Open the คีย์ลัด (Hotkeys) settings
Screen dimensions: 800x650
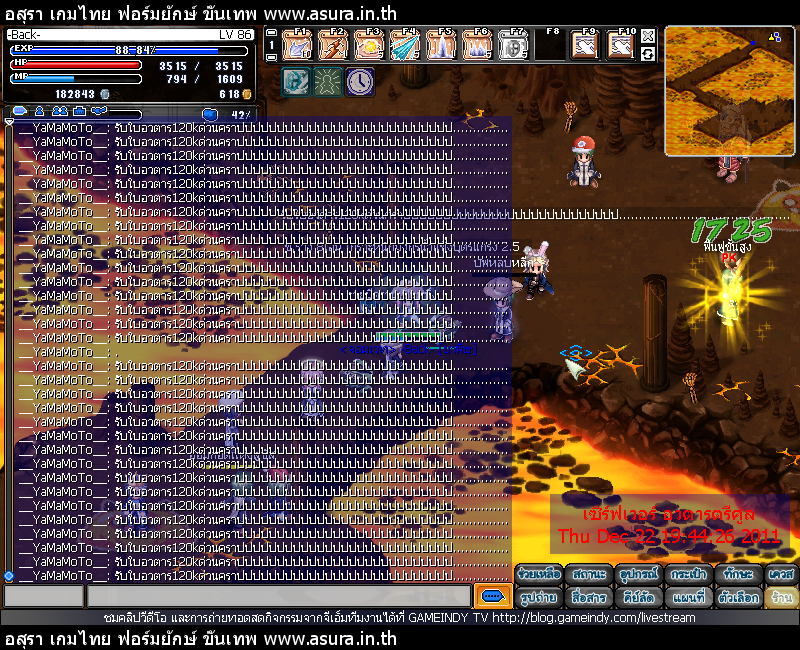pos(638,597)
